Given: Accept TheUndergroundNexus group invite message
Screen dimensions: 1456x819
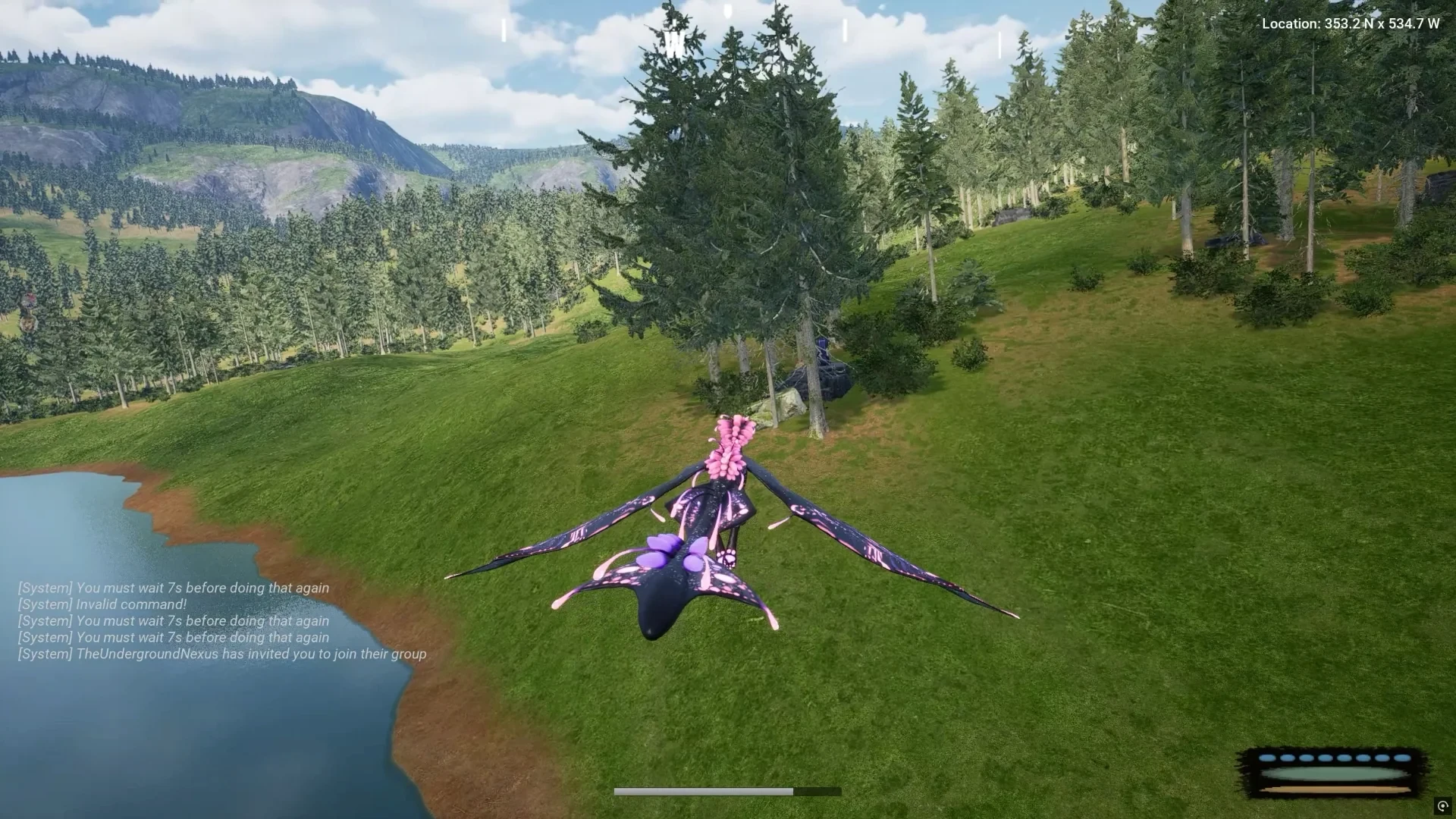Looking at the screenshot, I should [x=222, y=653].
